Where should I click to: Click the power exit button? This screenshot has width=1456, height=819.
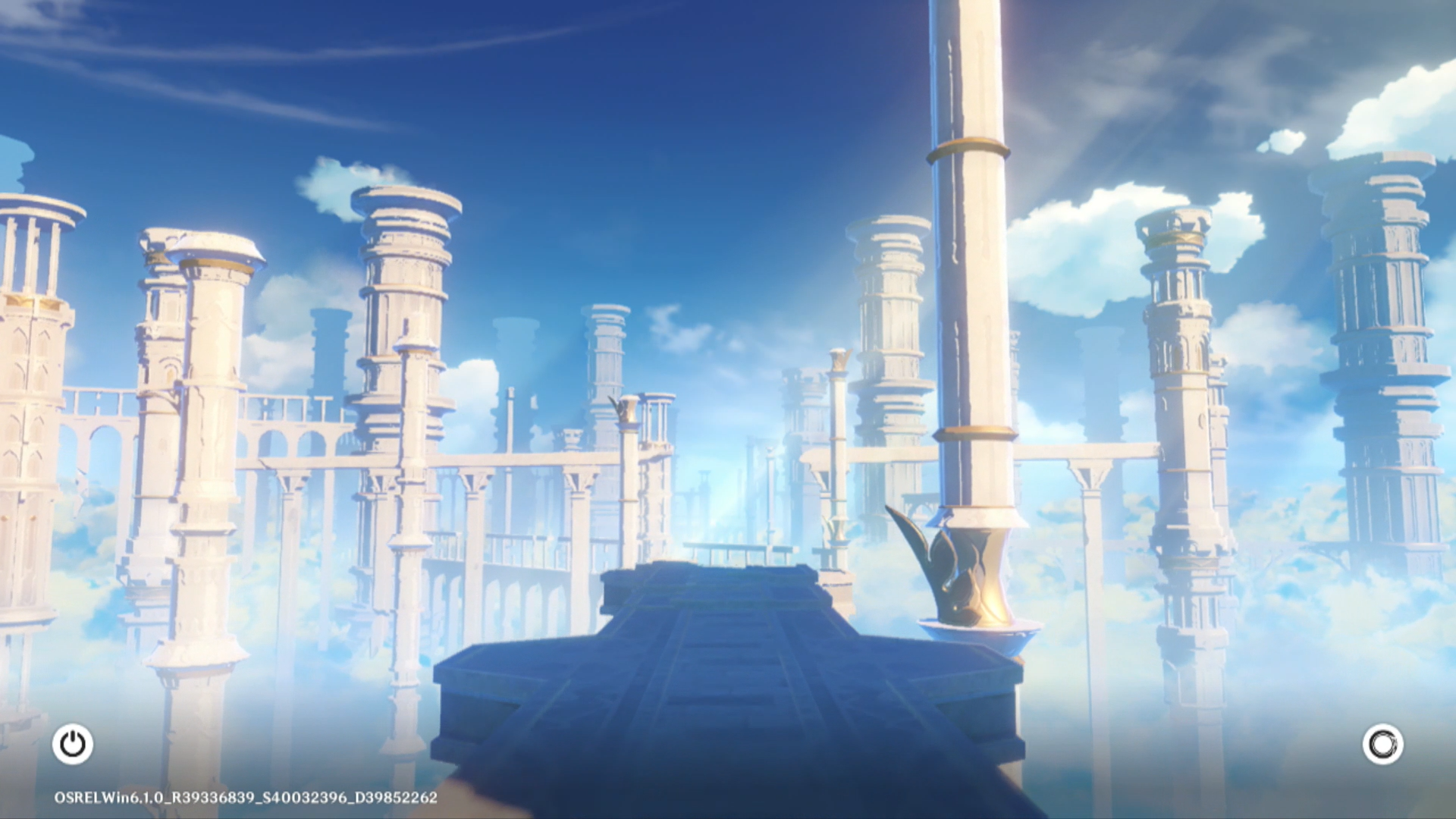coord(73,744)
